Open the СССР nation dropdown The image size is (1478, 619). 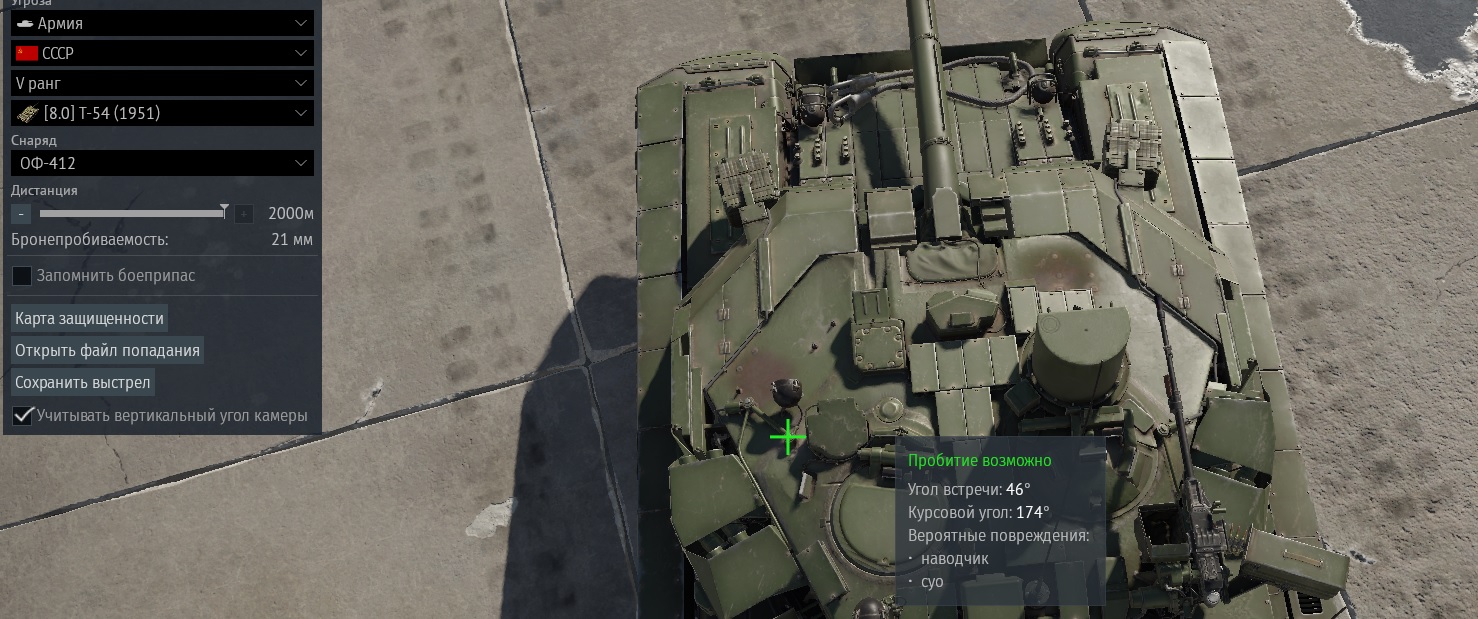click(162, 53)
